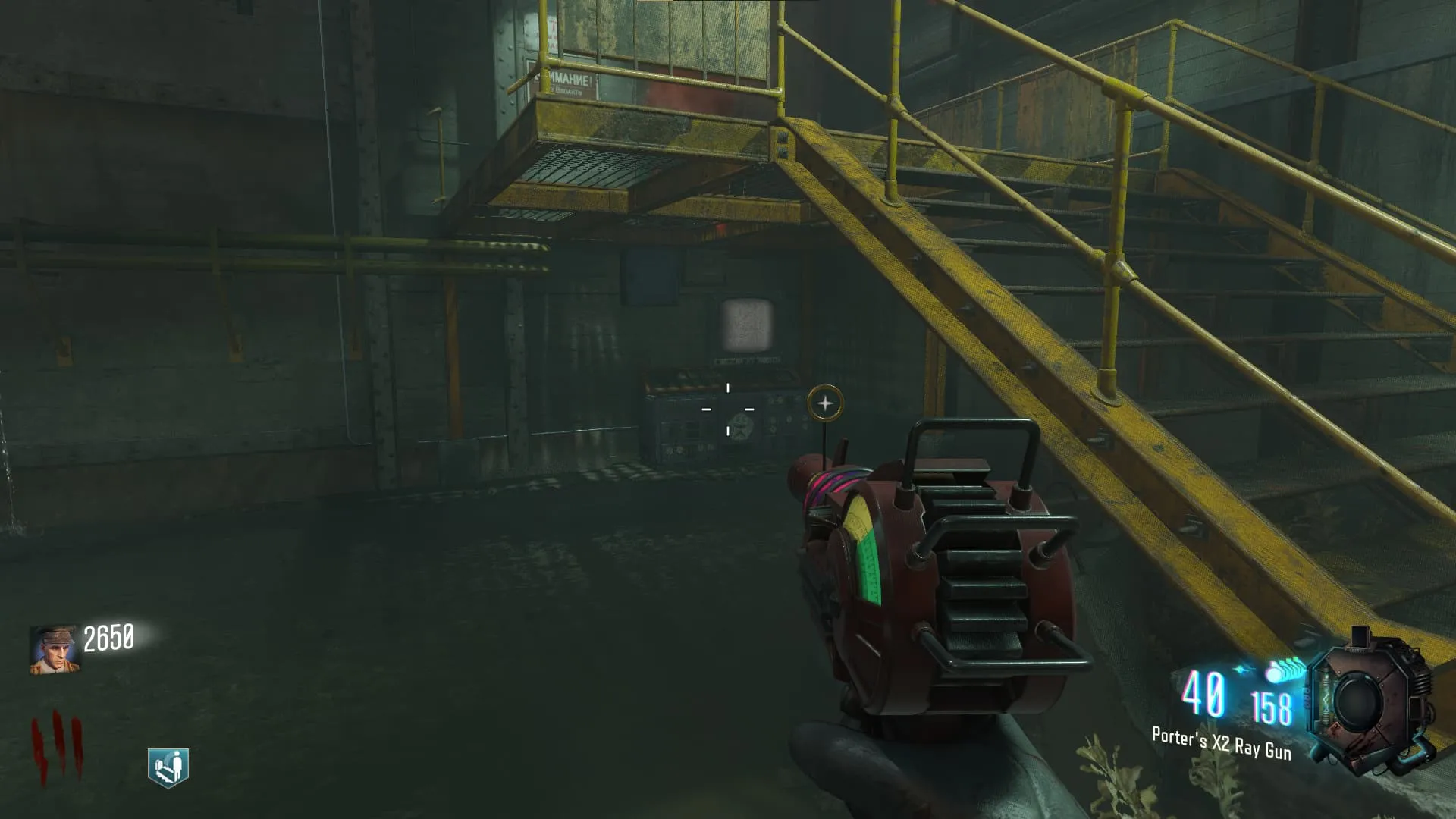Image resolution: width=1456 pixels, height=819 pixels.
Task: Click the frag grenade count icons
Action: pyautogui.click(x=1283, y=672)
